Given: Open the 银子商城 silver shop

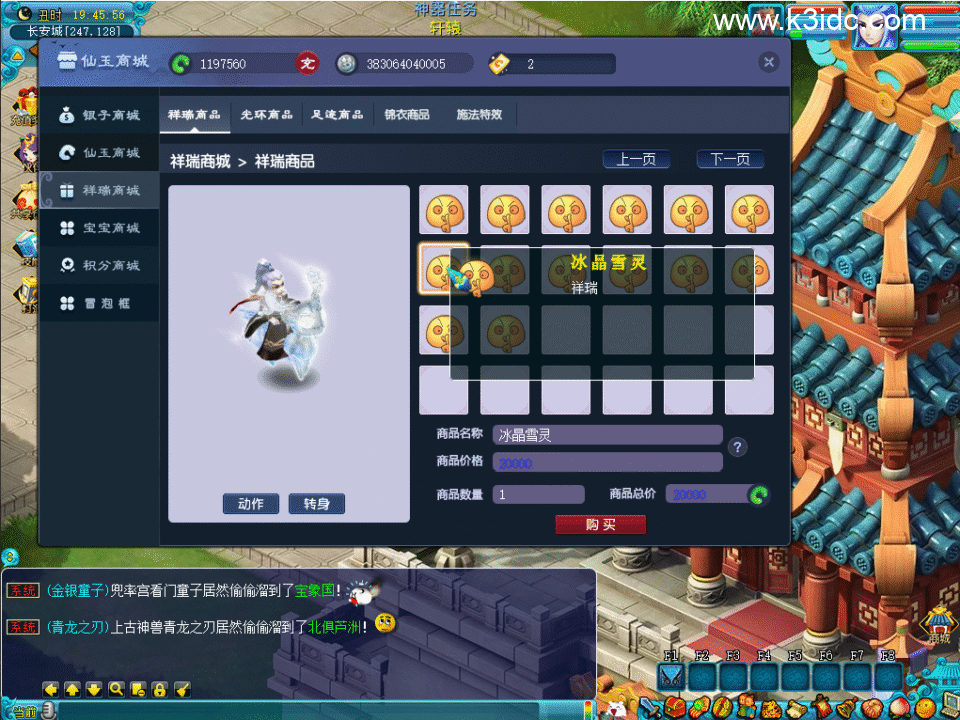Looking at the screenshot, I should (x=100, y=115).
